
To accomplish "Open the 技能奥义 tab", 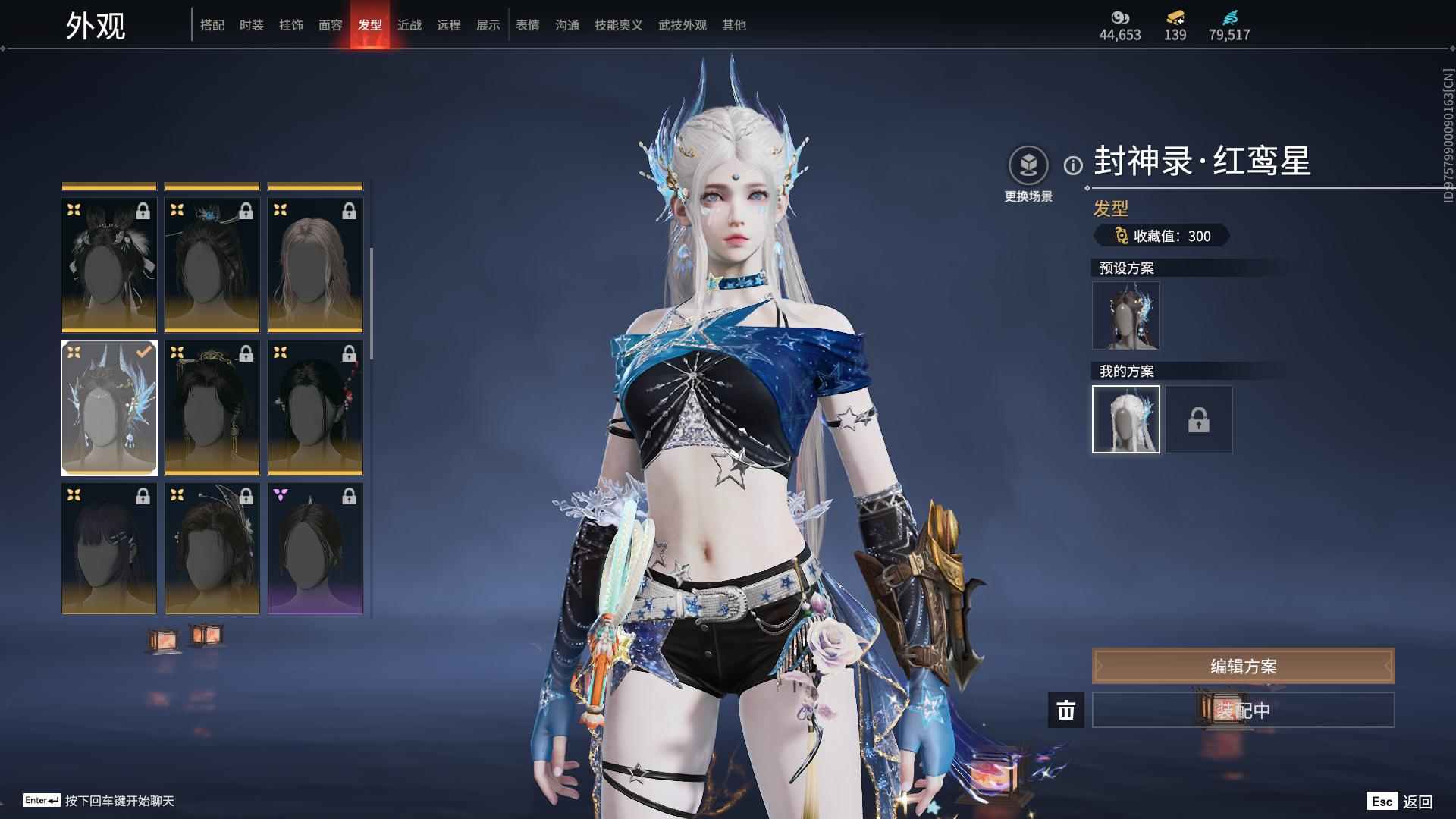I will [x=619, y=25].
